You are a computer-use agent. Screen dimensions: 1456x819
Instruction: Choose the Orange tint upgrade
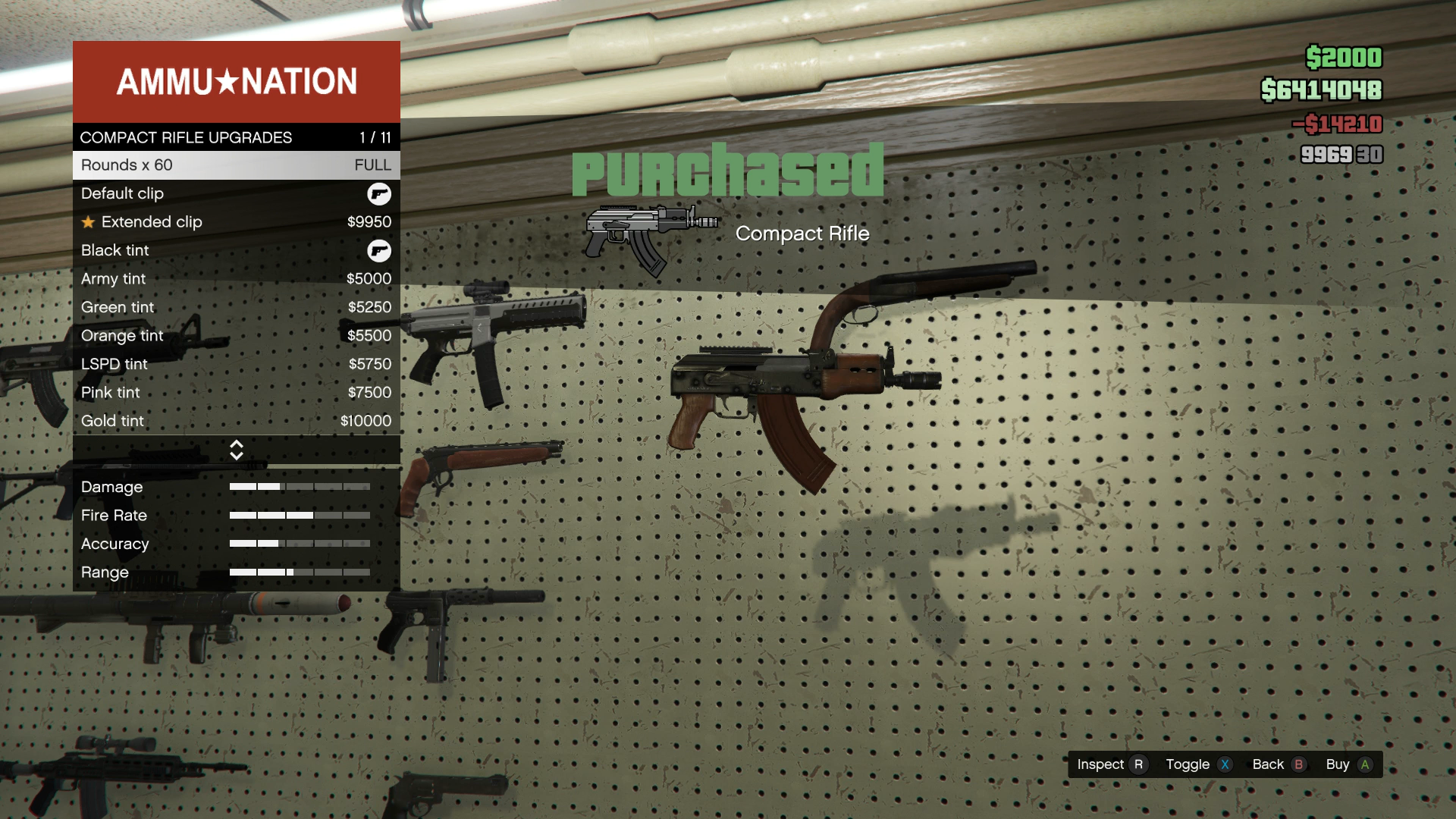[236, 336]
